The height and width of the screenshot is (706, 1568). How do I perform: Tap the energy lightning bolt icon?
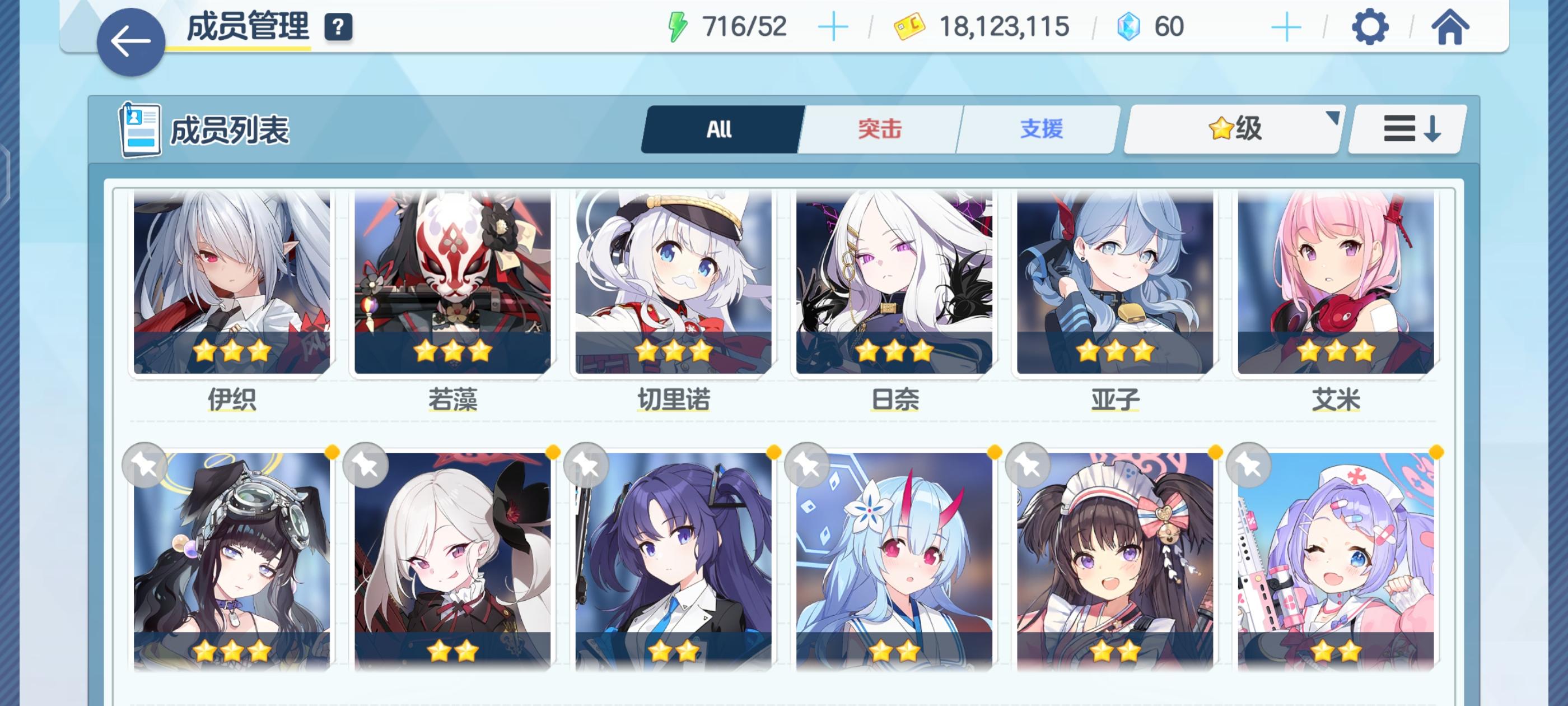679,25
